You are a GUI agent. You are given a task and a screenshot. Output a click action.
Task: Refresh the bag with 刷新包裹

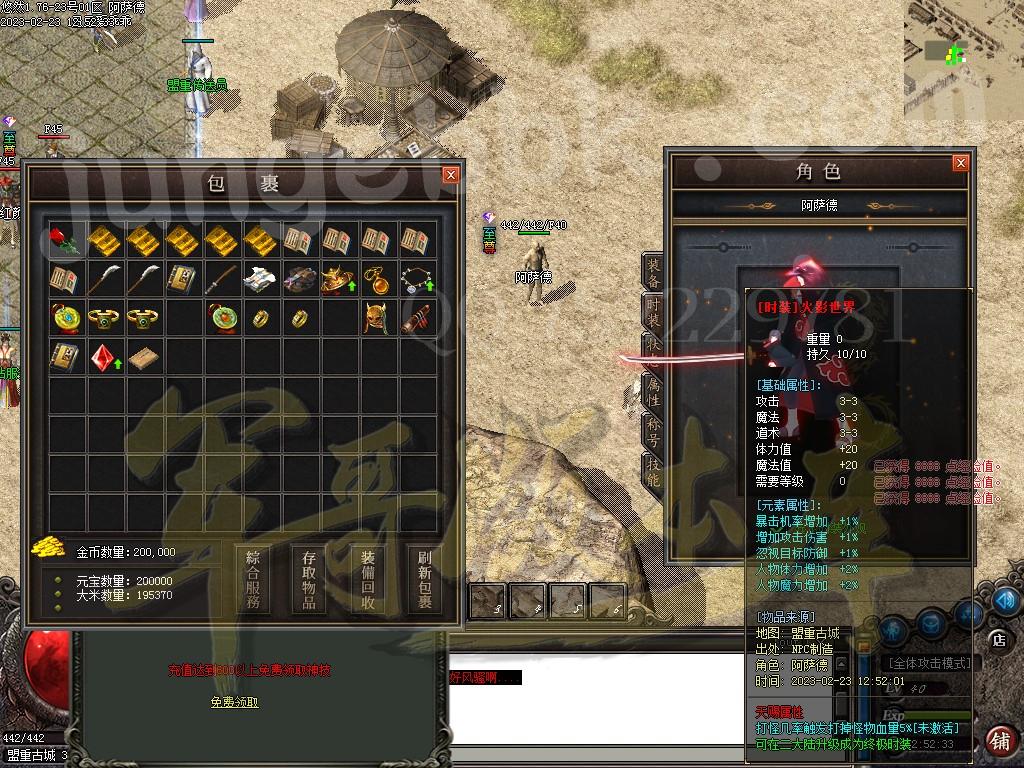point(424,579)
